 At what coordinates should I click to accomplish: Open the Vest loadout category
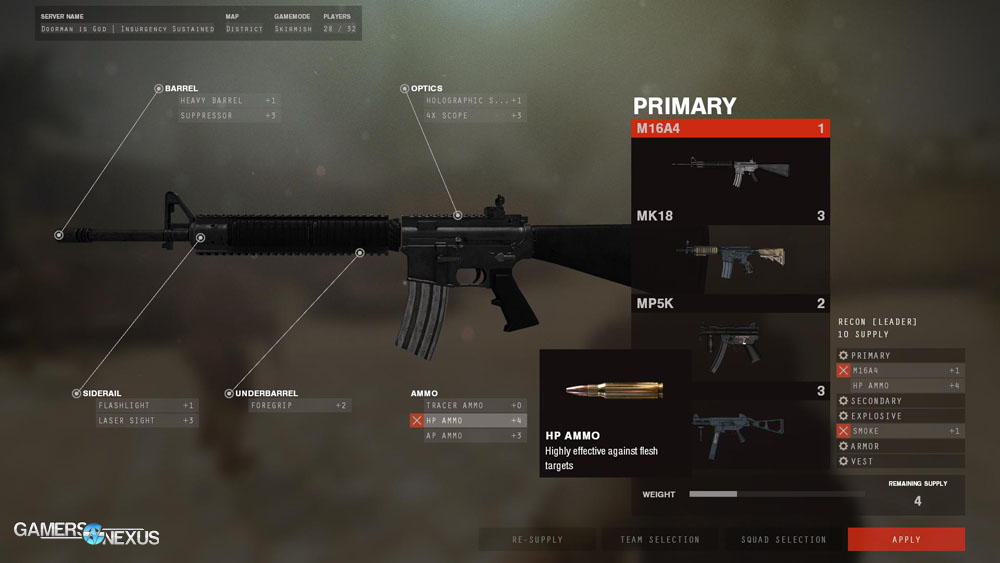(899, 461)
